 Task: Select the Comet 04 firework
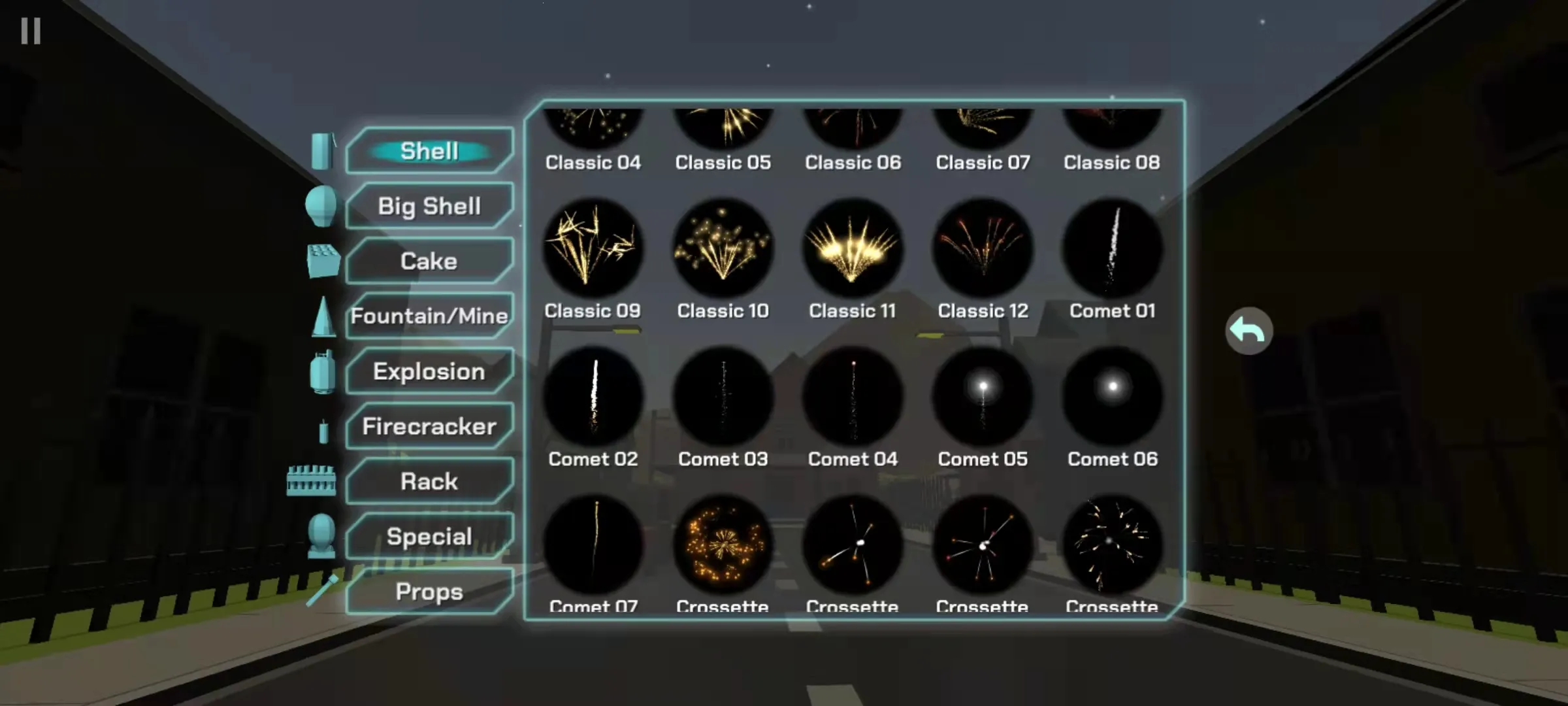coord(853,397)
